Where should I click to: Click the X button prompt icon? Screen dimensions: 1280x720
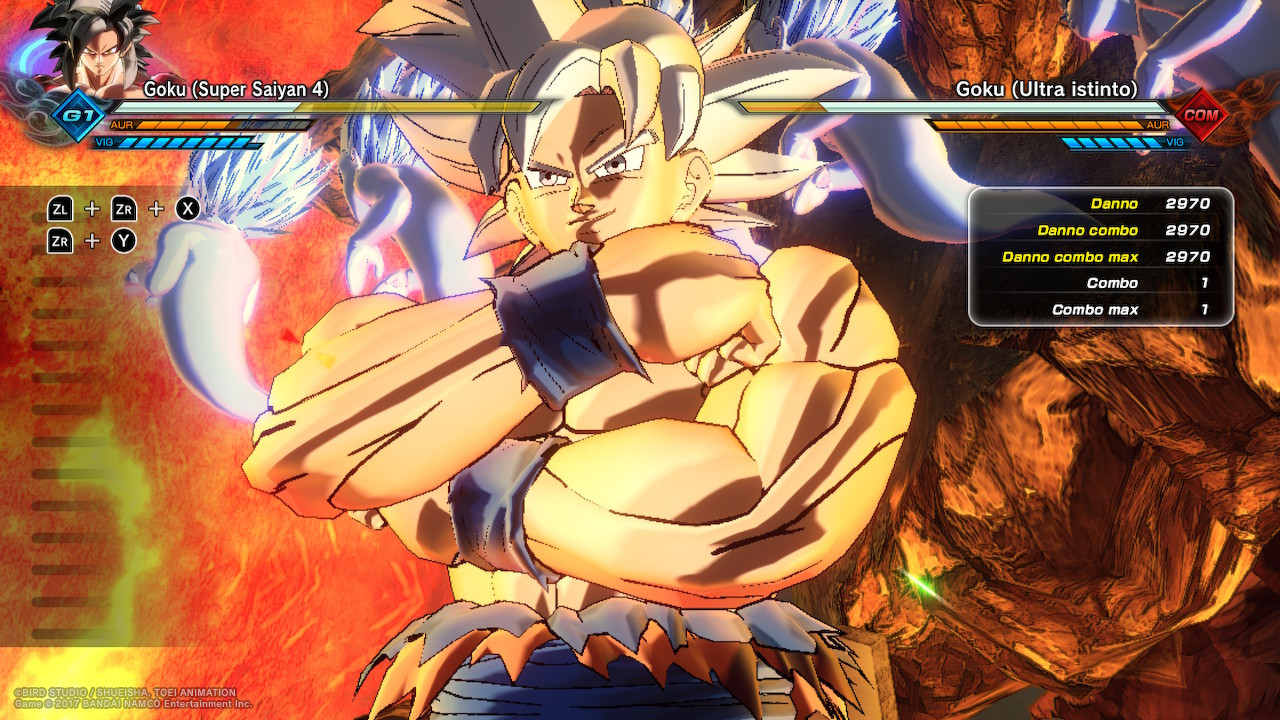[x=187, y=209]
